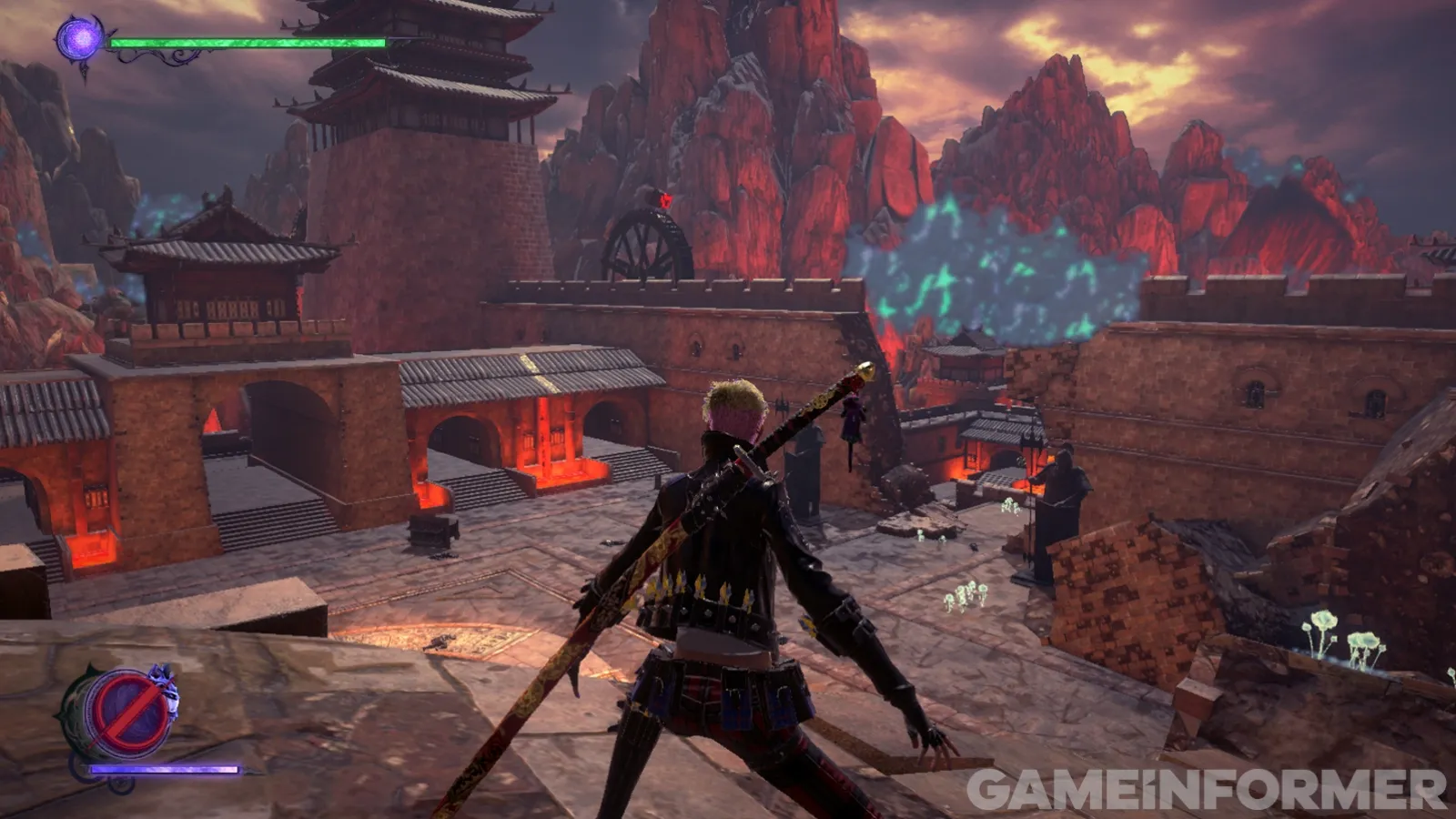Select the crossed-out empty item slot
Screen dimensions: 1456x819
[127, 713]
